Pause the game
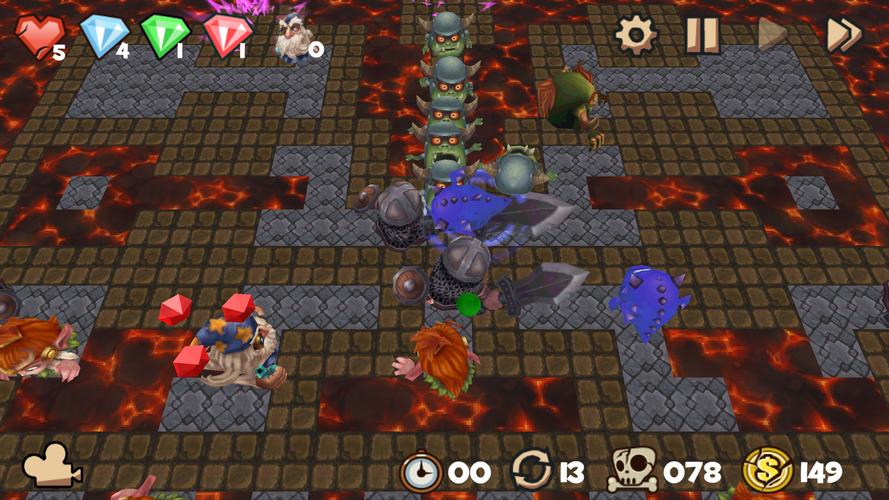 click(x=702, y=35)
